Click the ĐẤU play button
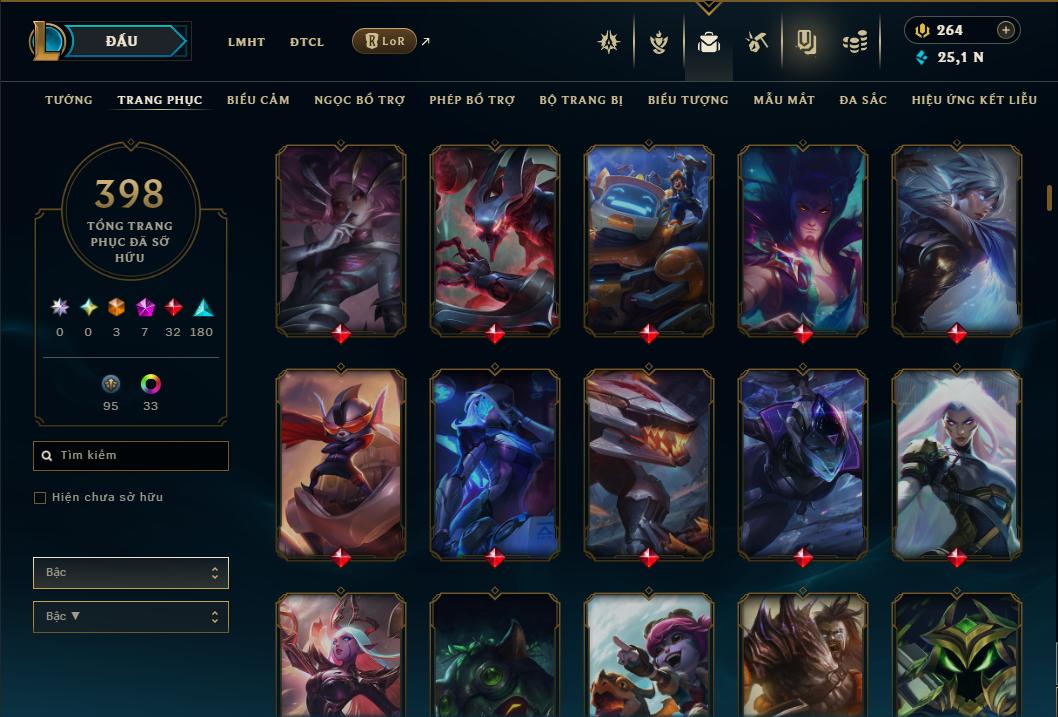The width and height of the screenshot is (1058, 717). pos(122,41)
